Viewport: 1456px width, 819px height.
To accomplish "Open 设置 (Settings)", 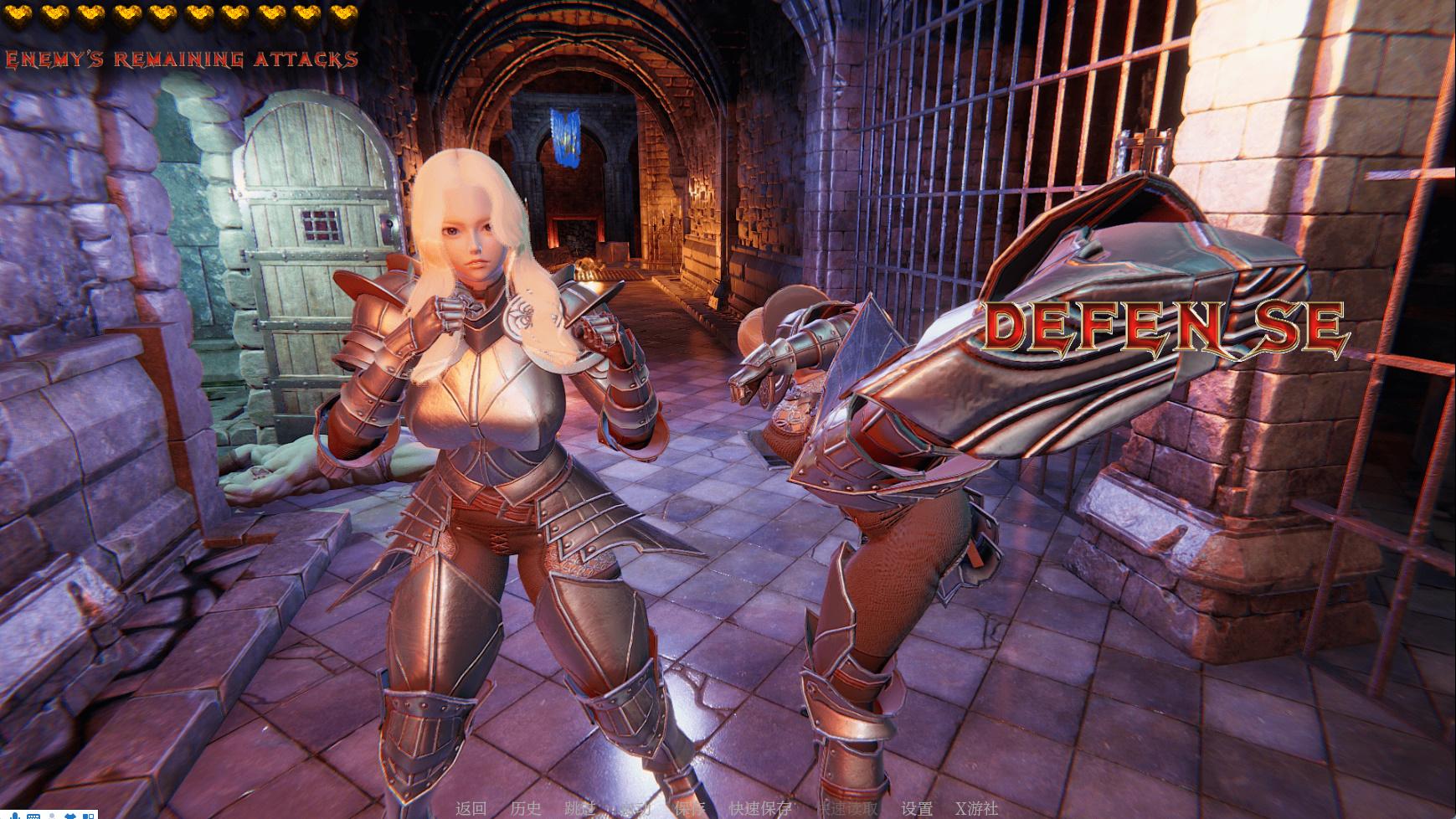I will tap(917, 808).
